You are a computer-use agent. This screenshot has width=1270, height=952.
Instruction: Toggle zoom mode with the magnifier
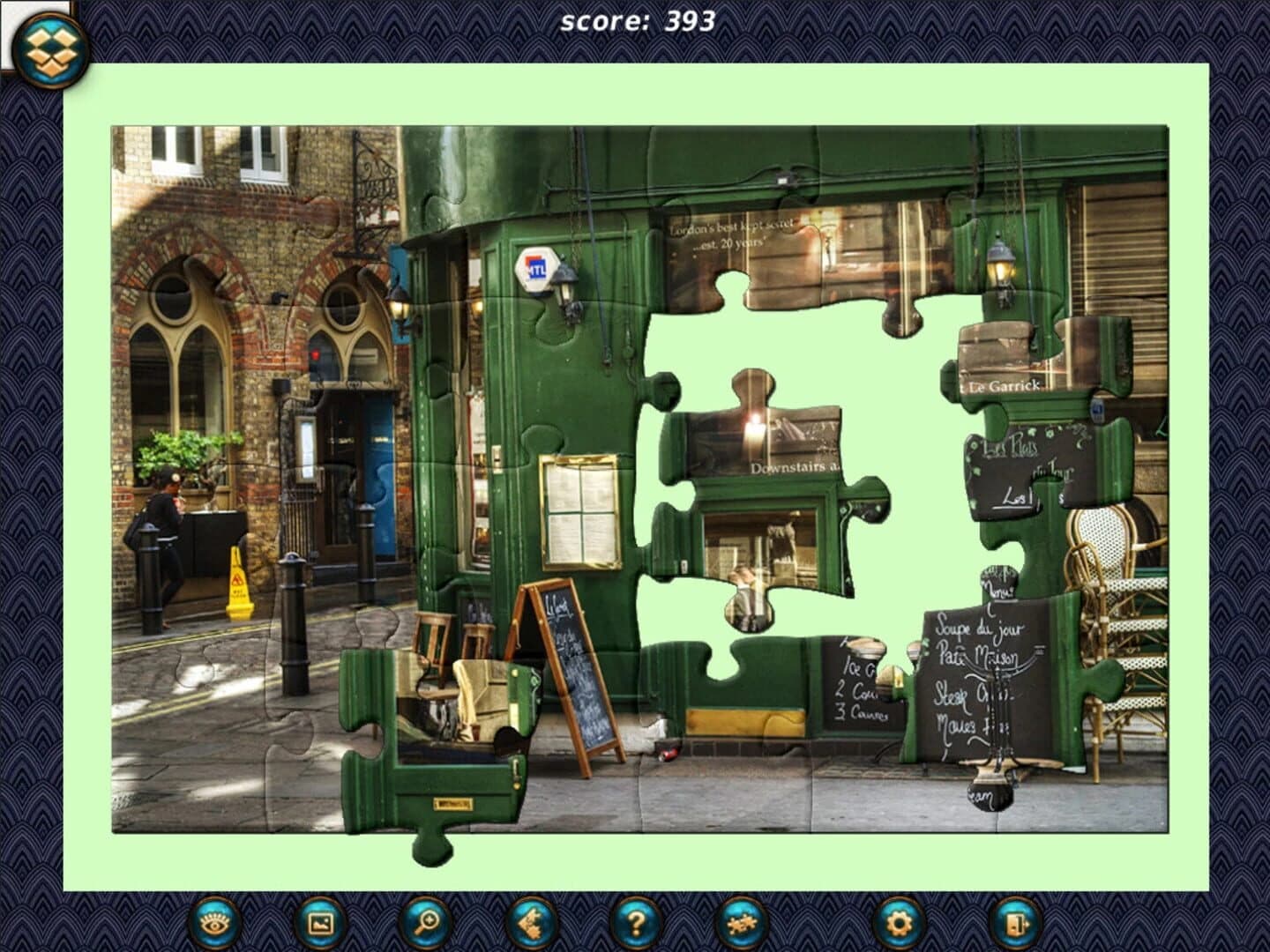pyautogui.click(x=424, y=923)
